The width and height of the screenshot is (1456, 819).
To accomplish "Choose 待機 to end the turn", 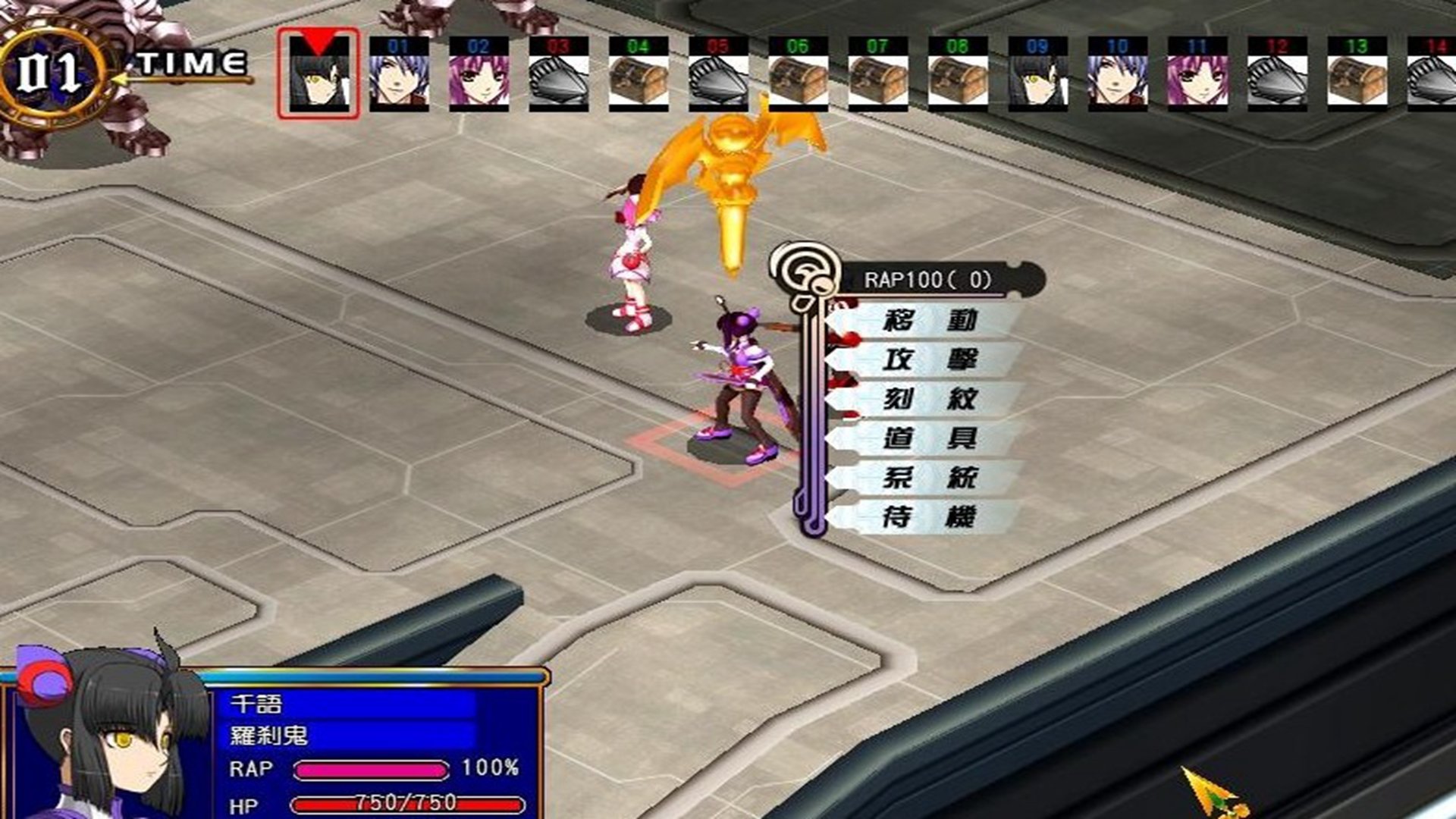I will (x=928, y=518).
